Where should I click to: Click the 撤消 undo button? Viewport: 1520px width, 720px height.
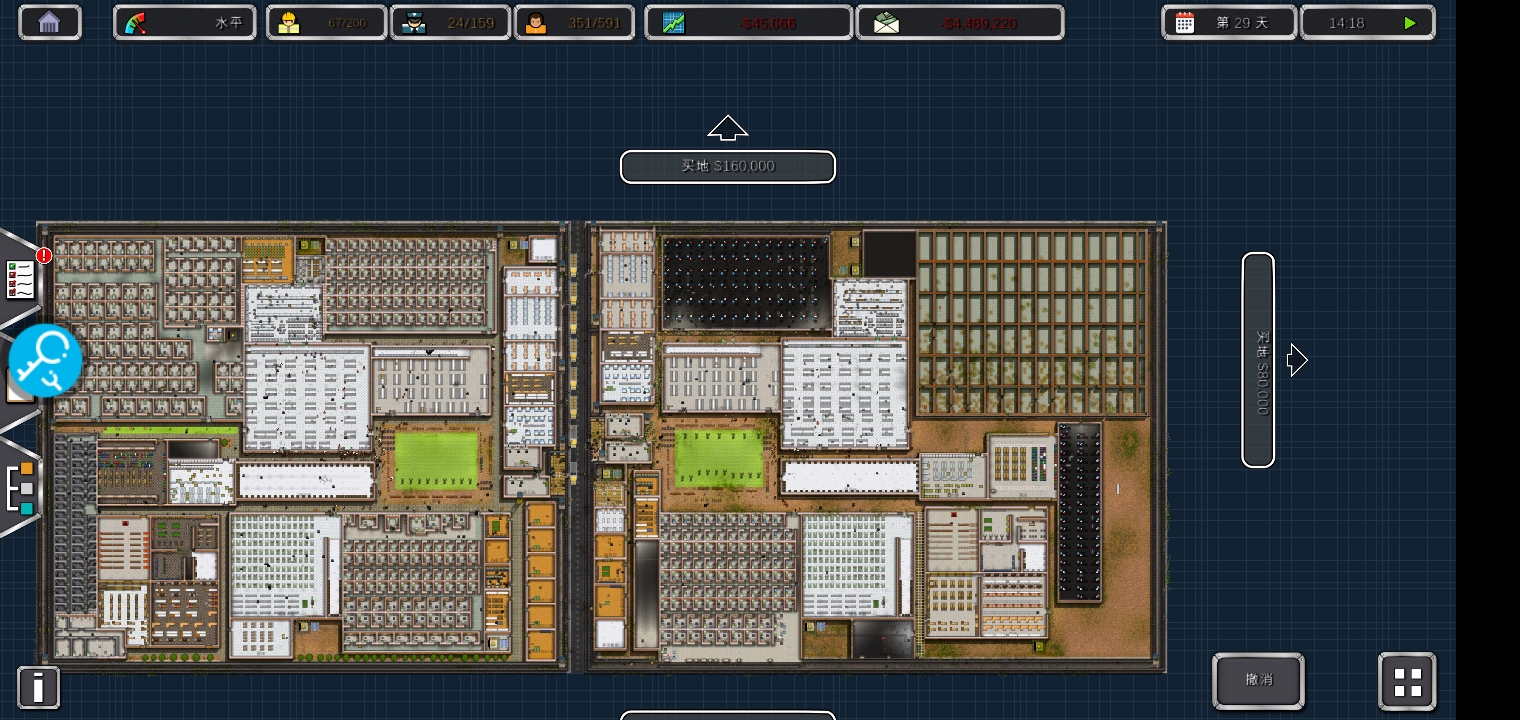click(x=1258, y=680)
